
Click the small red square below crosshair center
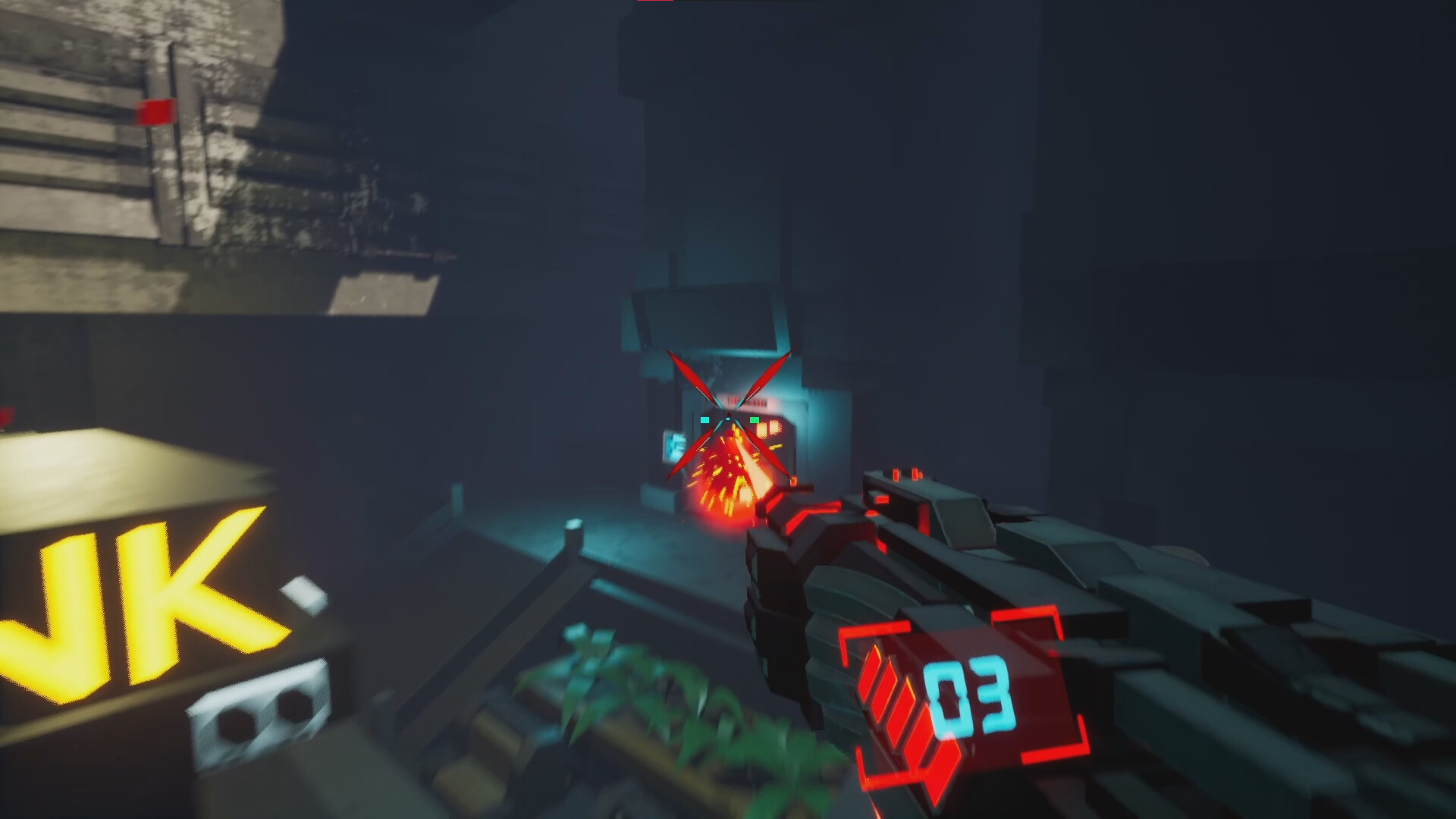(x=730, y=432)
